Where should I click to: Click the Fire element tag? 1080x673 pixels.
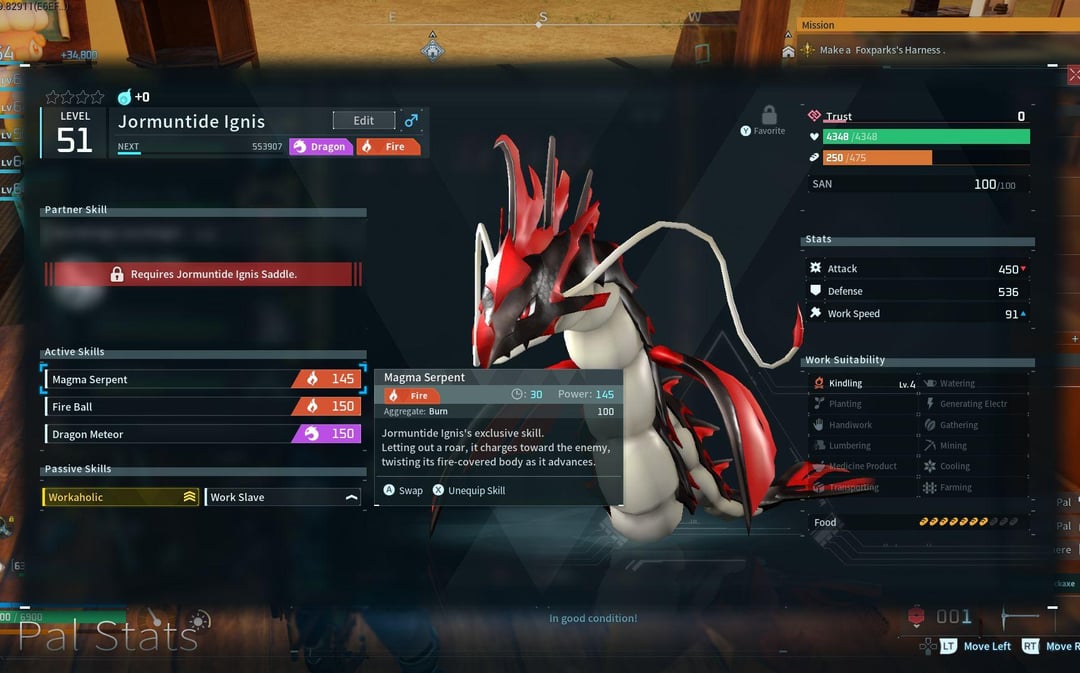point(388,147)
